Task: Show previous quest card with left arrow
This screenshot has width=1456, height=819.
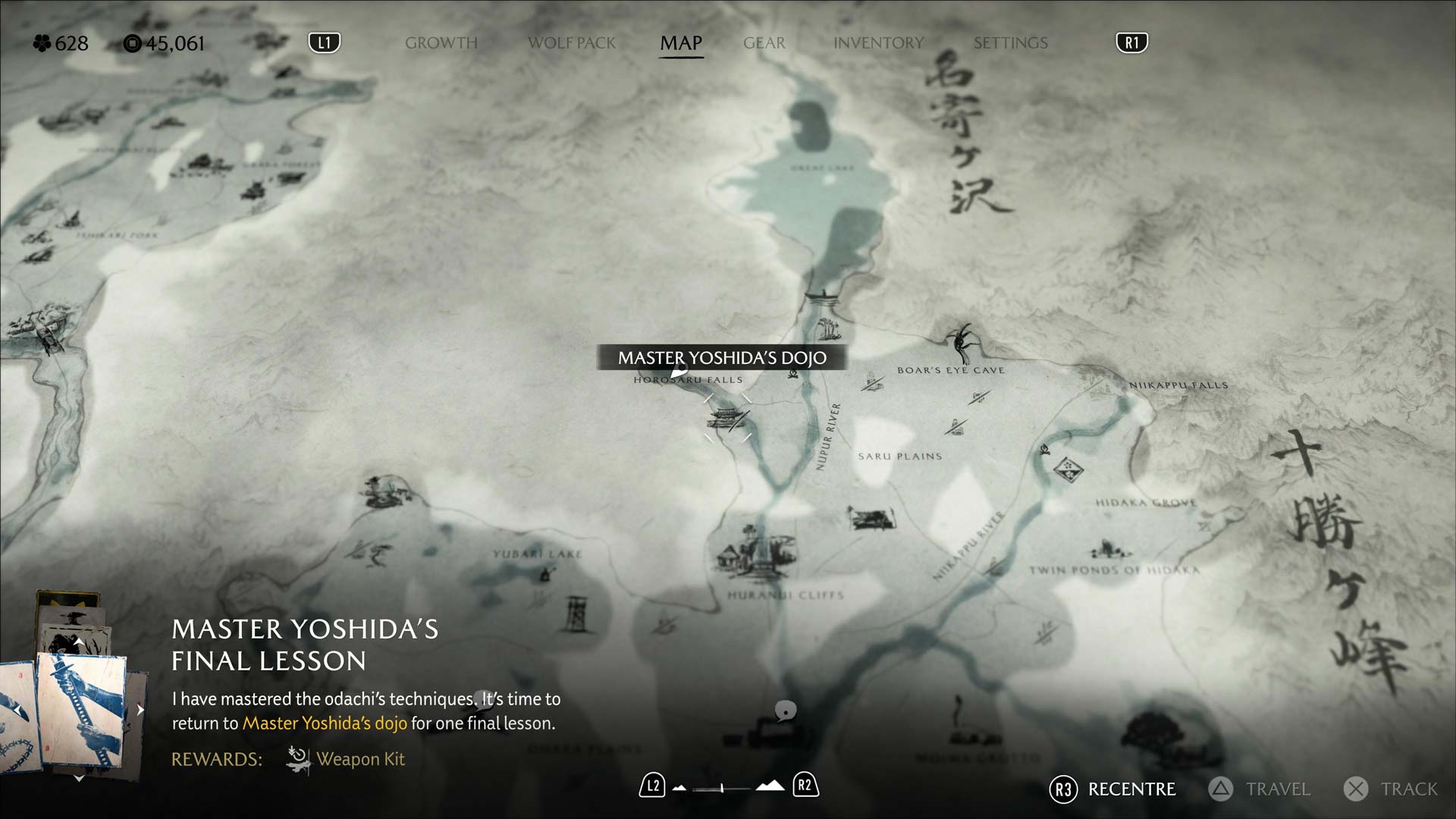Action: click(17, 710)
